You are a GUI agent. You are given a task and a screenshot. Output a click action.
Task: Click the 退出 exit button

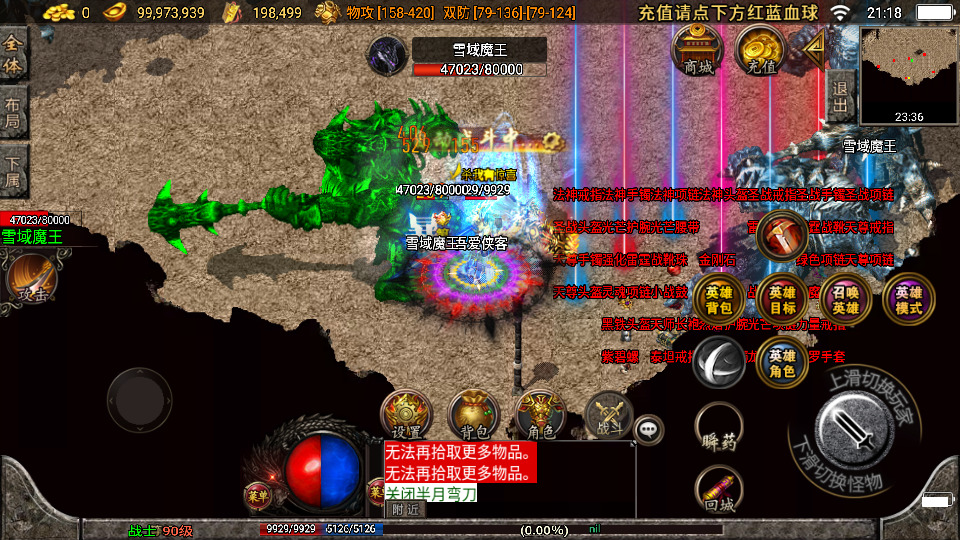(x=841, y=96)
